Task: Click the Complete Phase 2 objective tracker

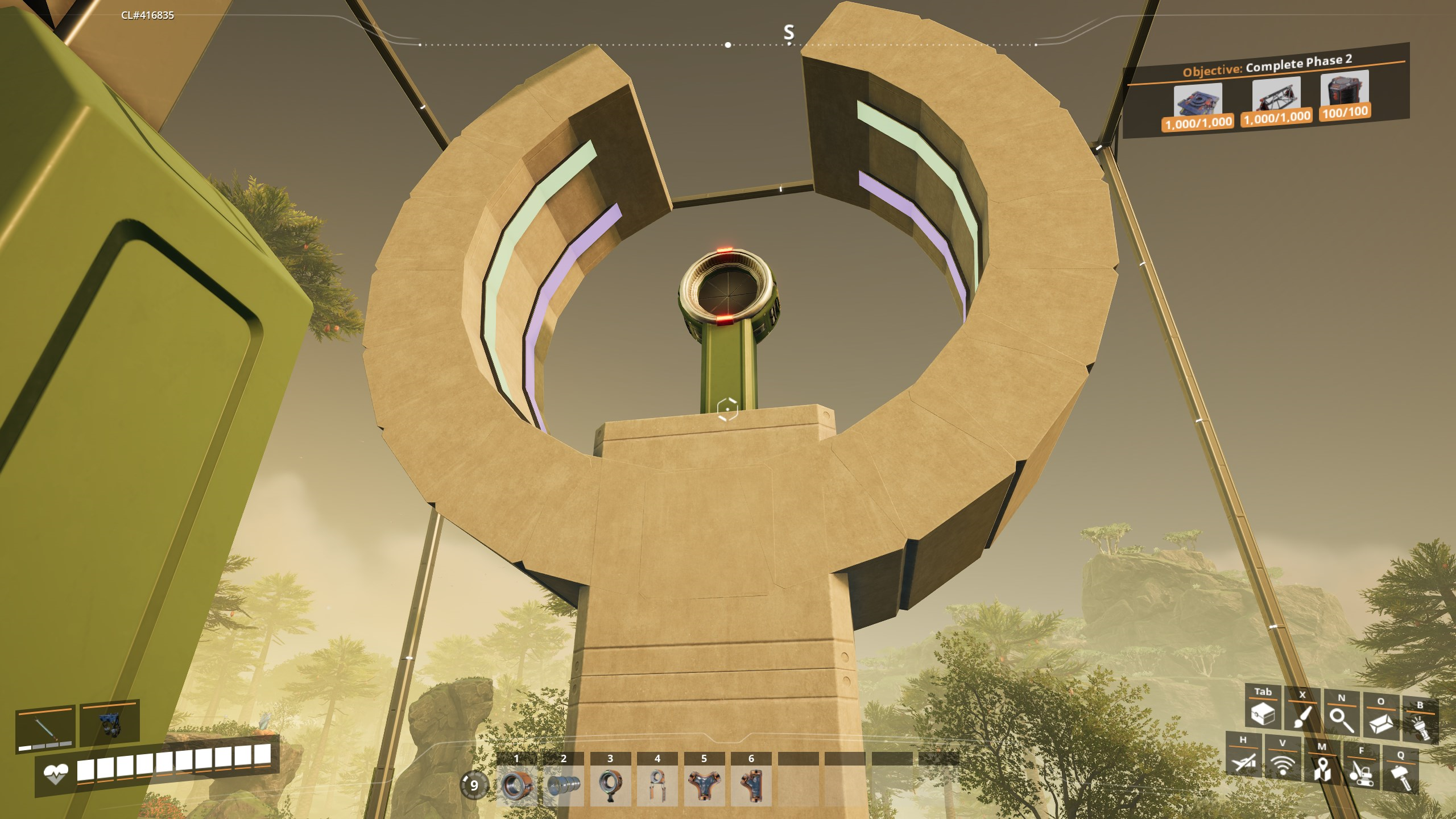Action: coord(1267,67)
